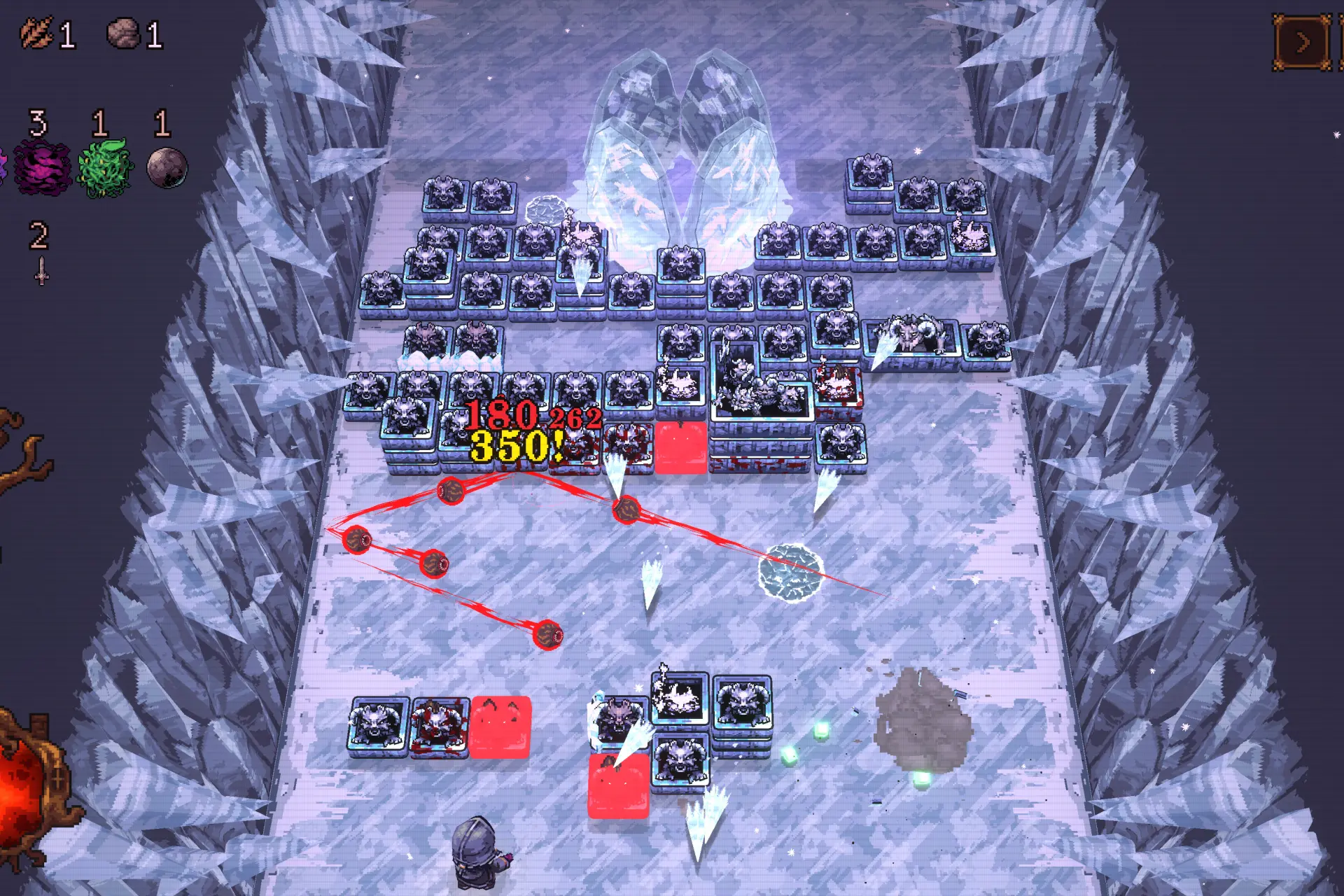This screenshot has width=1344, height=896.
Task: Open the chevron panel at top right
Action: pyautogui.click(x=1303, y=42)
